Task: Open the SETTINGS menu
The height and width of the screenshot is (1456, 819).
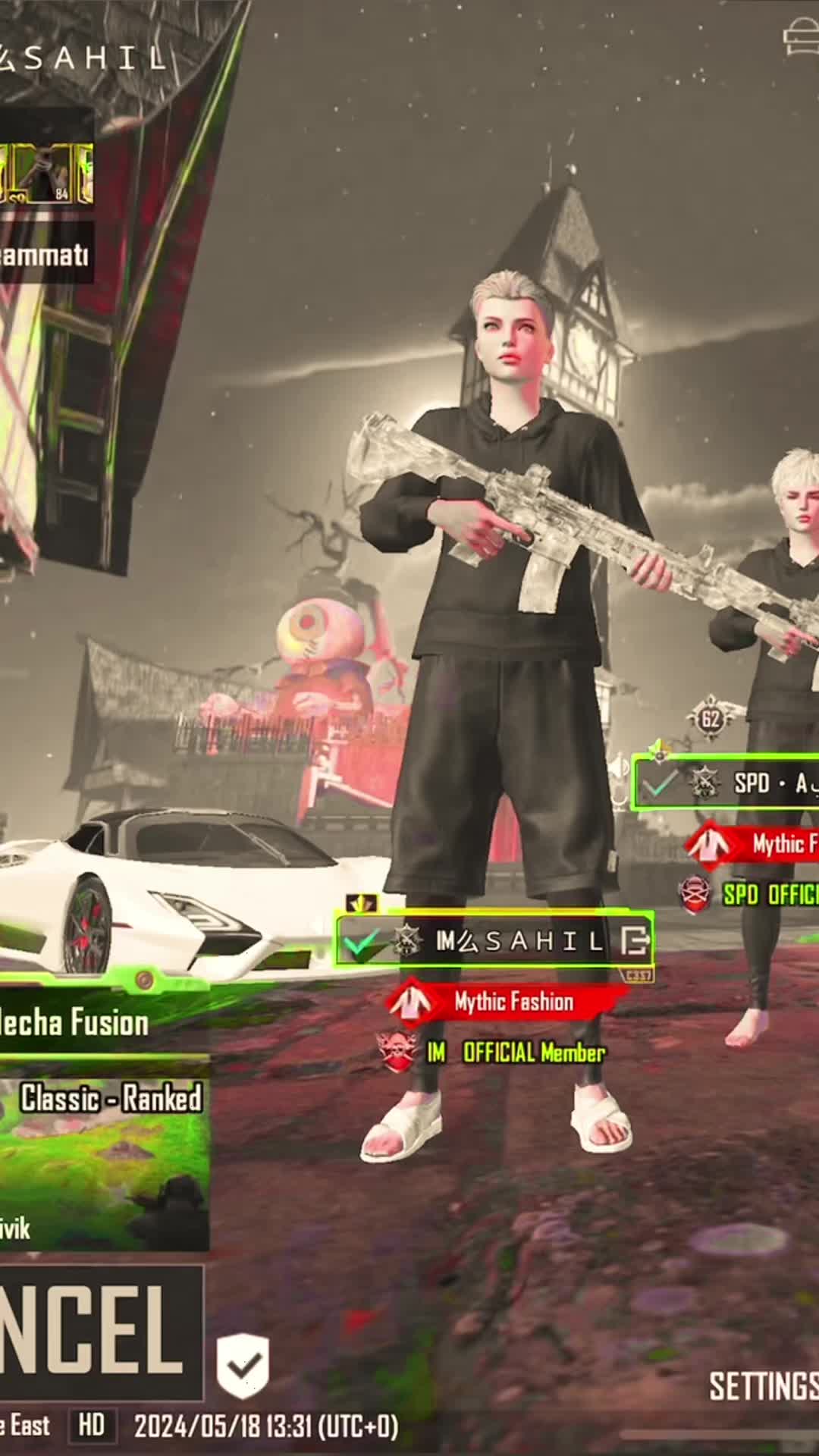Action: (x=763, y=1386)
